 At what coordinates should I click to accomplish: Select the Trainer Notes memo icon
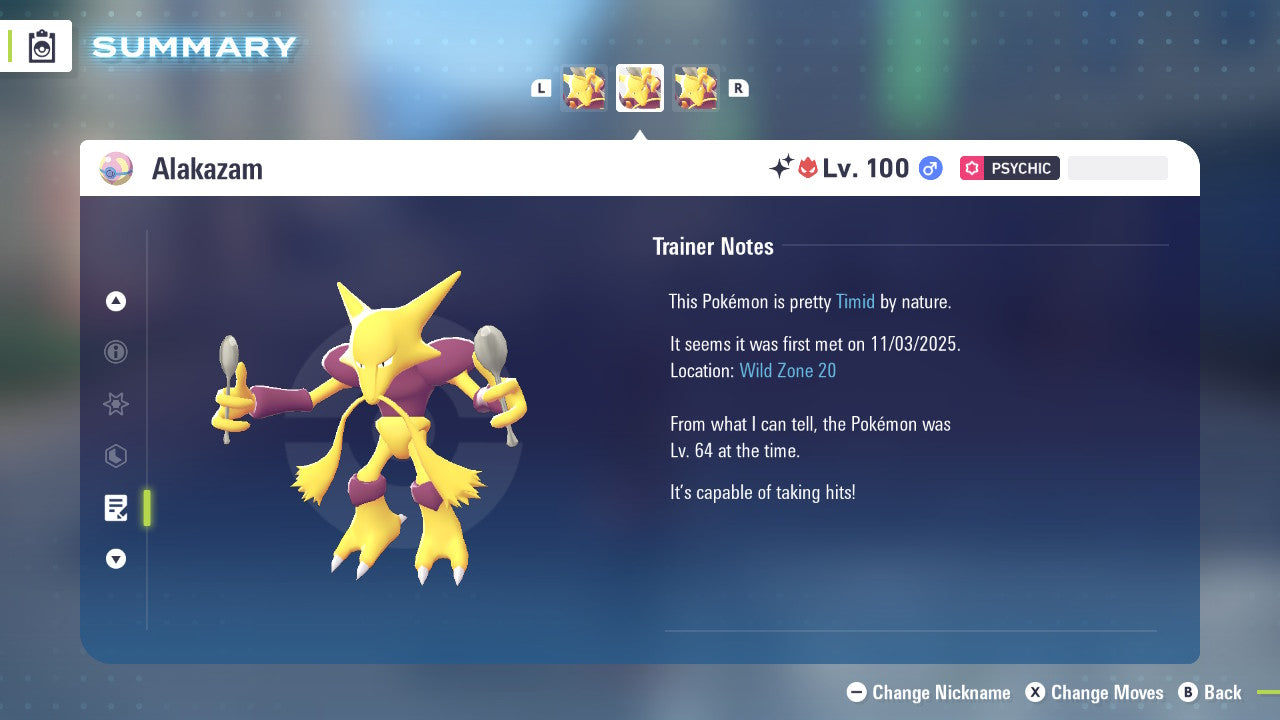click(116, 508)
